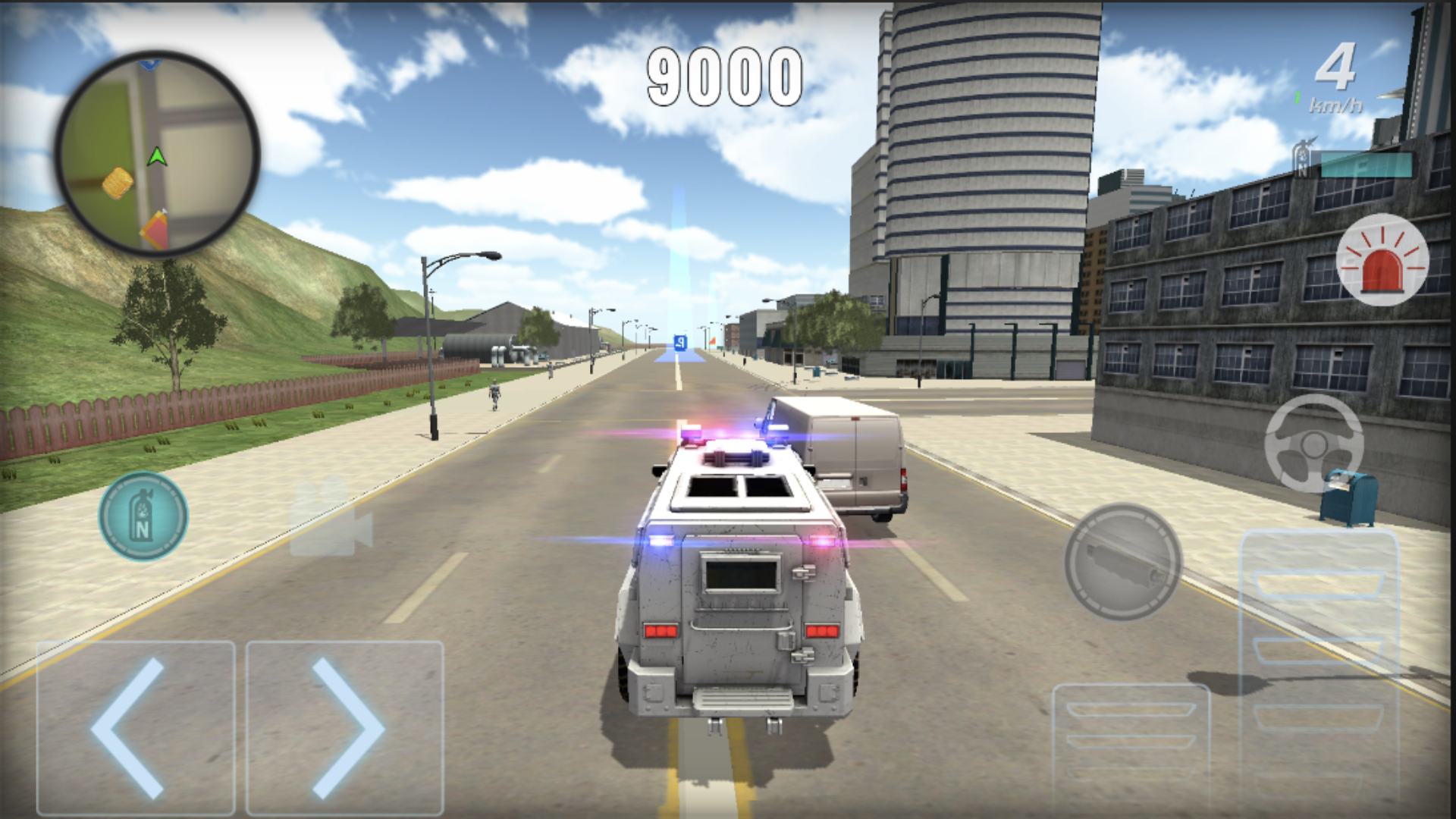This screenshot has width=1456, height=819.
Task: Tap the 9000 money counter
Action: click(x=724, y=74)
